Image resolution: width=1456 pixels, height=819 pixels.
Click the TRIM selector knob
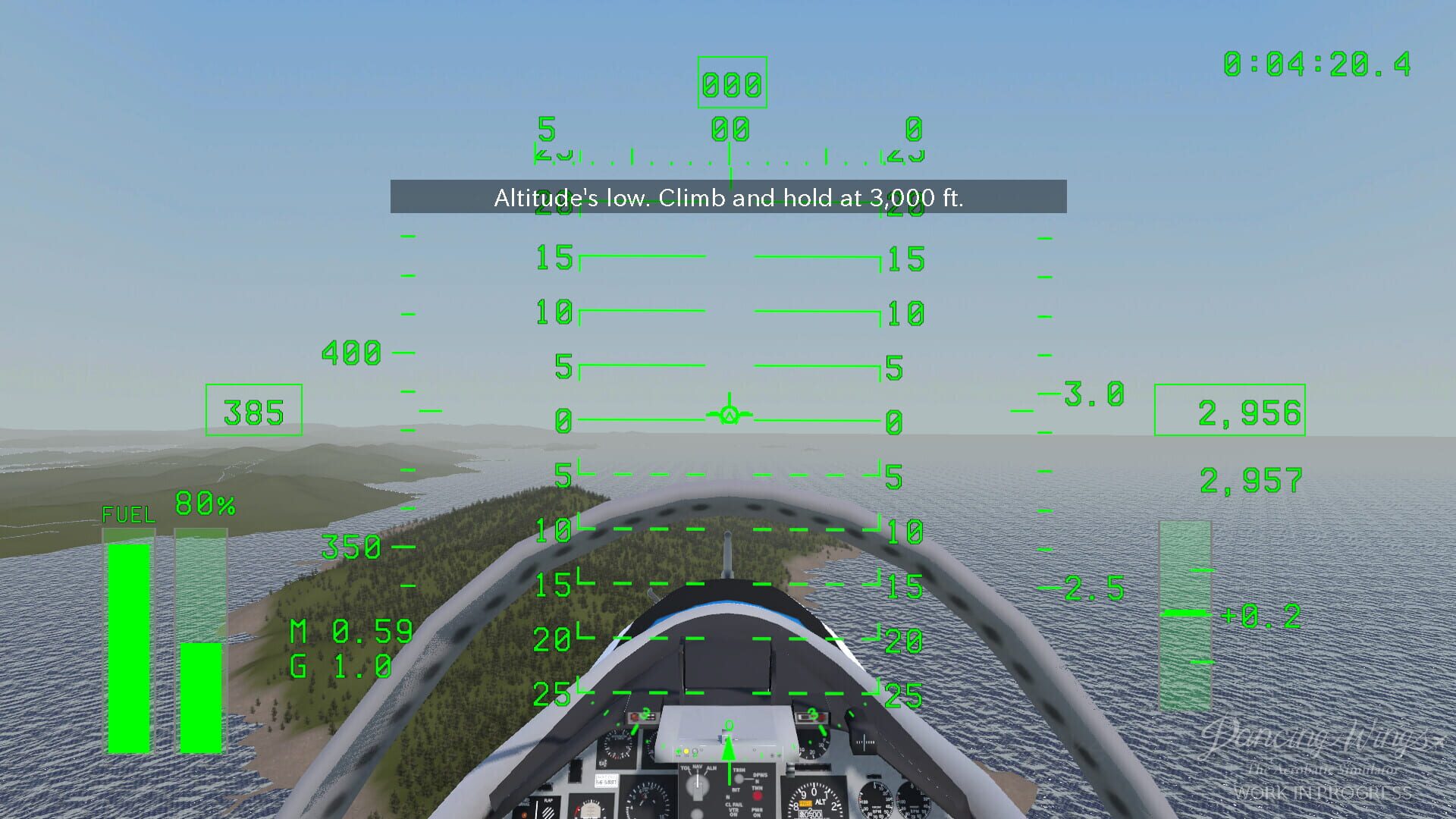[x=739, y=779]
